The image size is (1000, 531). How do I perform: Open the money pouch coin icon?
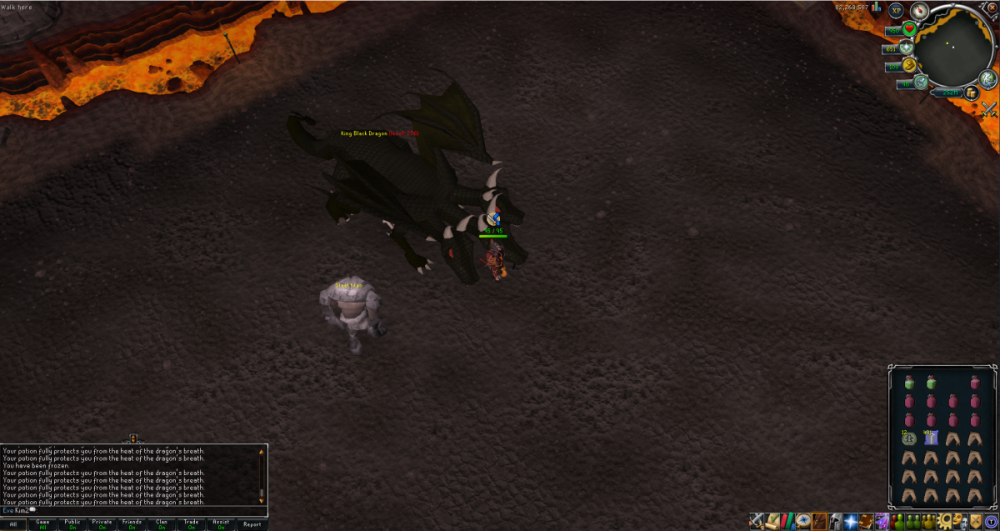pyautogui.click(x=971, y=93)
